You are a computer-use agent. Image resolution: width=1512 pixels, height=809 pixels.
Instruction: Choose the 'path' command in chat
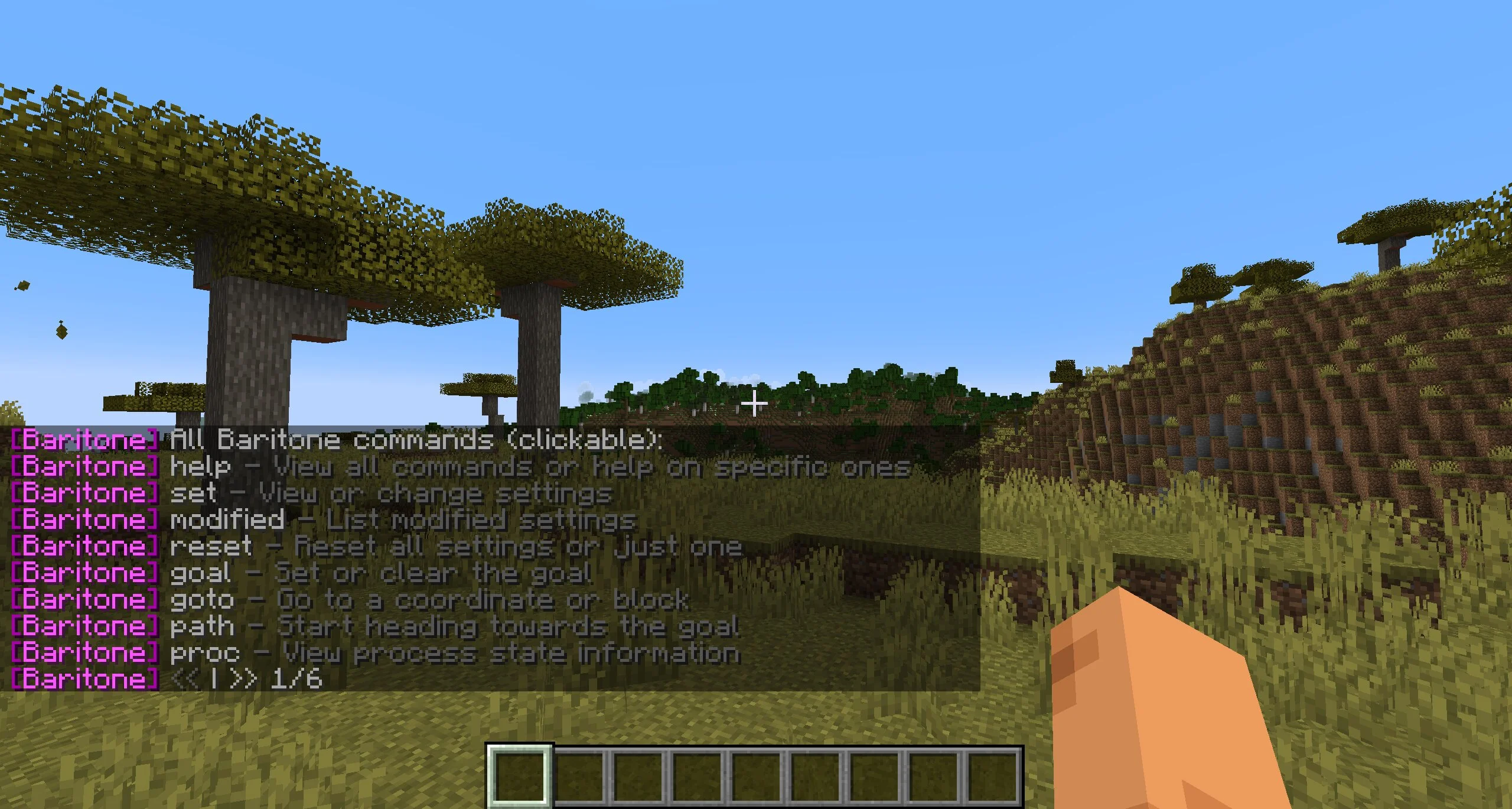[202, 627]
